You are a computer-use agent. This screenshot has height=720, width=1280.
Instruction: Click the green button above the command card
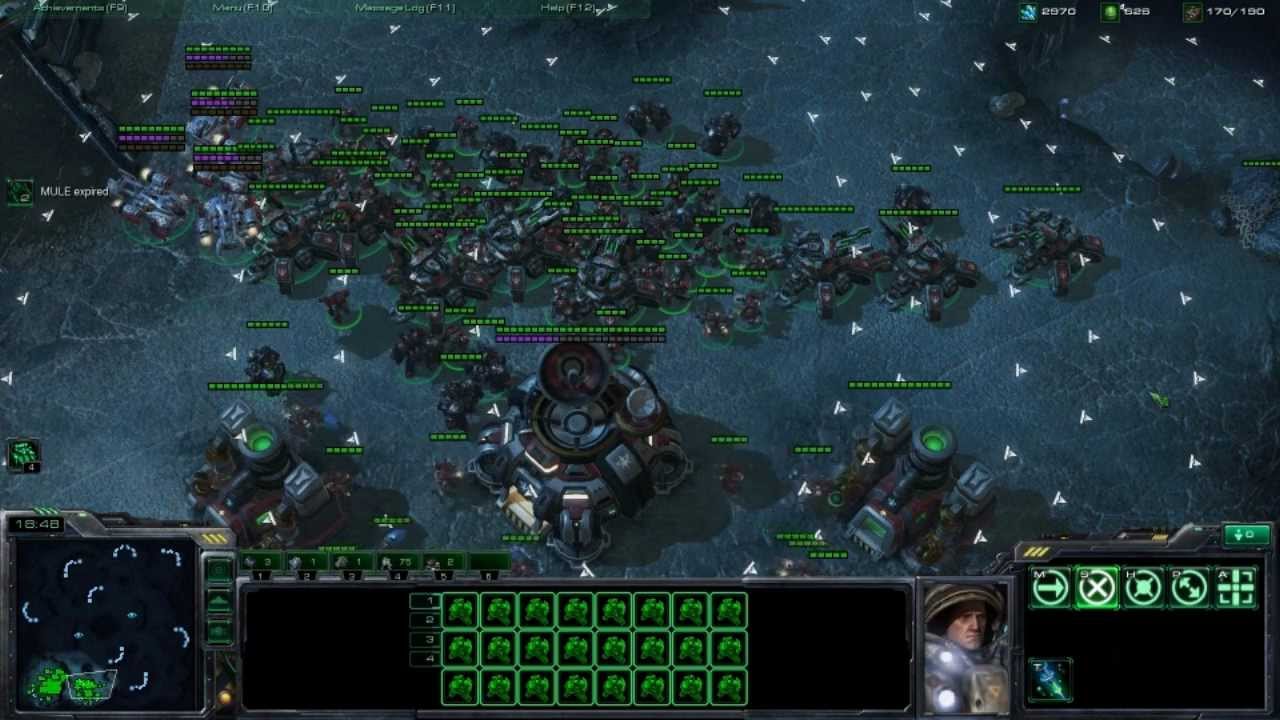click(1246, 535)
